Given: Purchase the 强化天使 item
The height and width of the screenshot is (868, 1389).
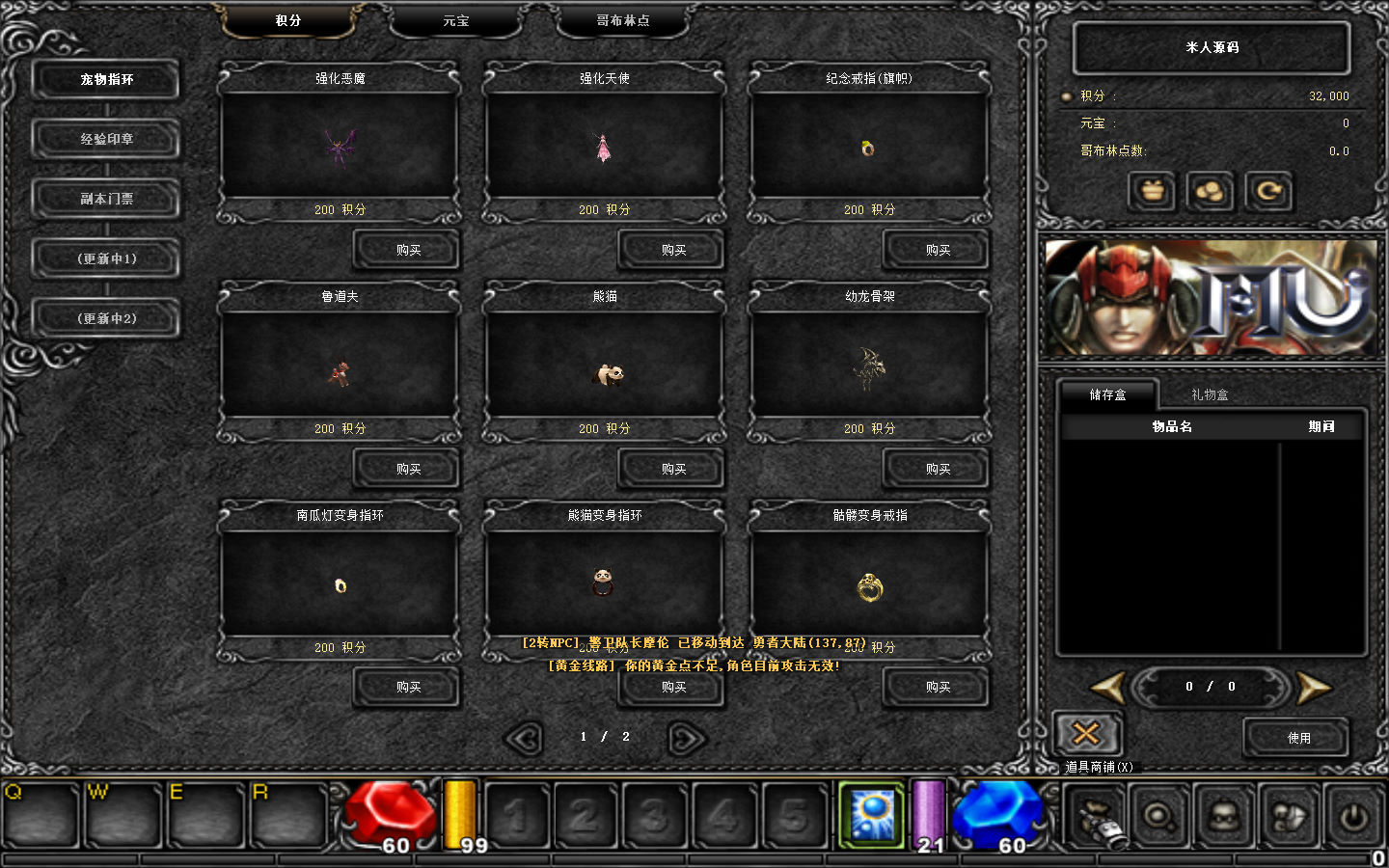Looking at the screenshot, I should tap(673, 251).
